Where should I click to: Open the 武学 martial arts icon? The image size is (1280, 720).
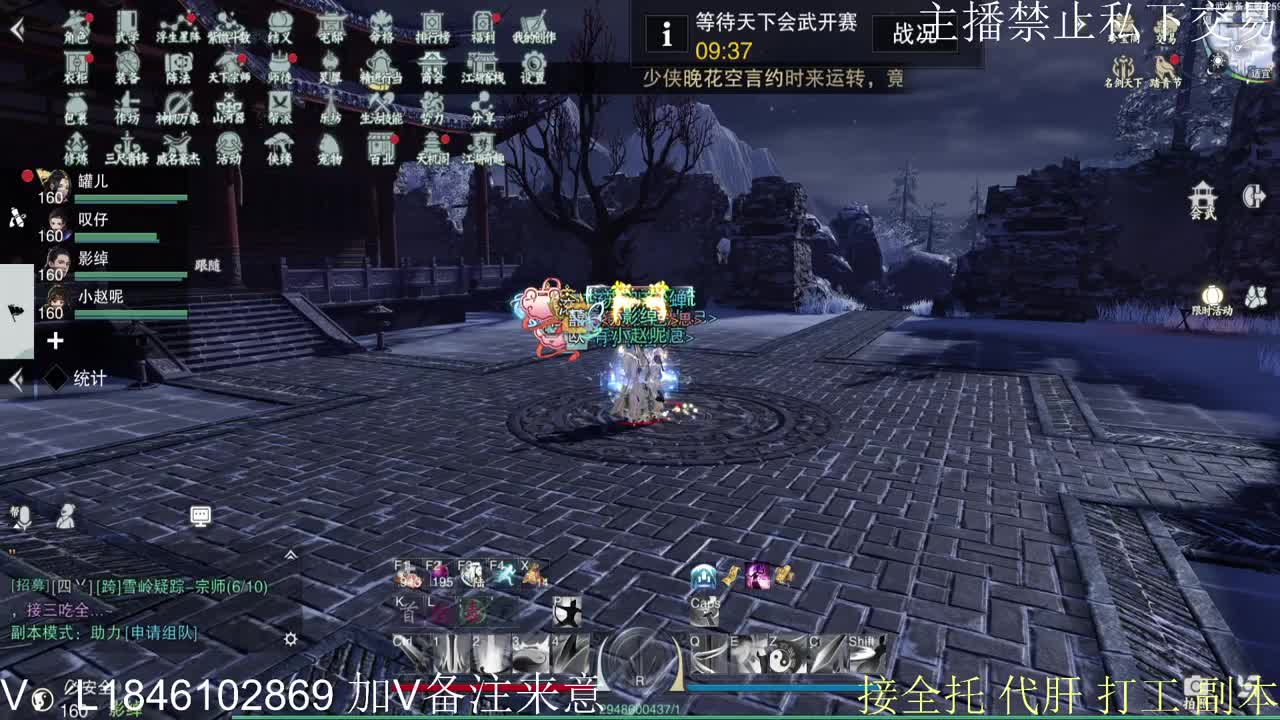coord(125,26)
